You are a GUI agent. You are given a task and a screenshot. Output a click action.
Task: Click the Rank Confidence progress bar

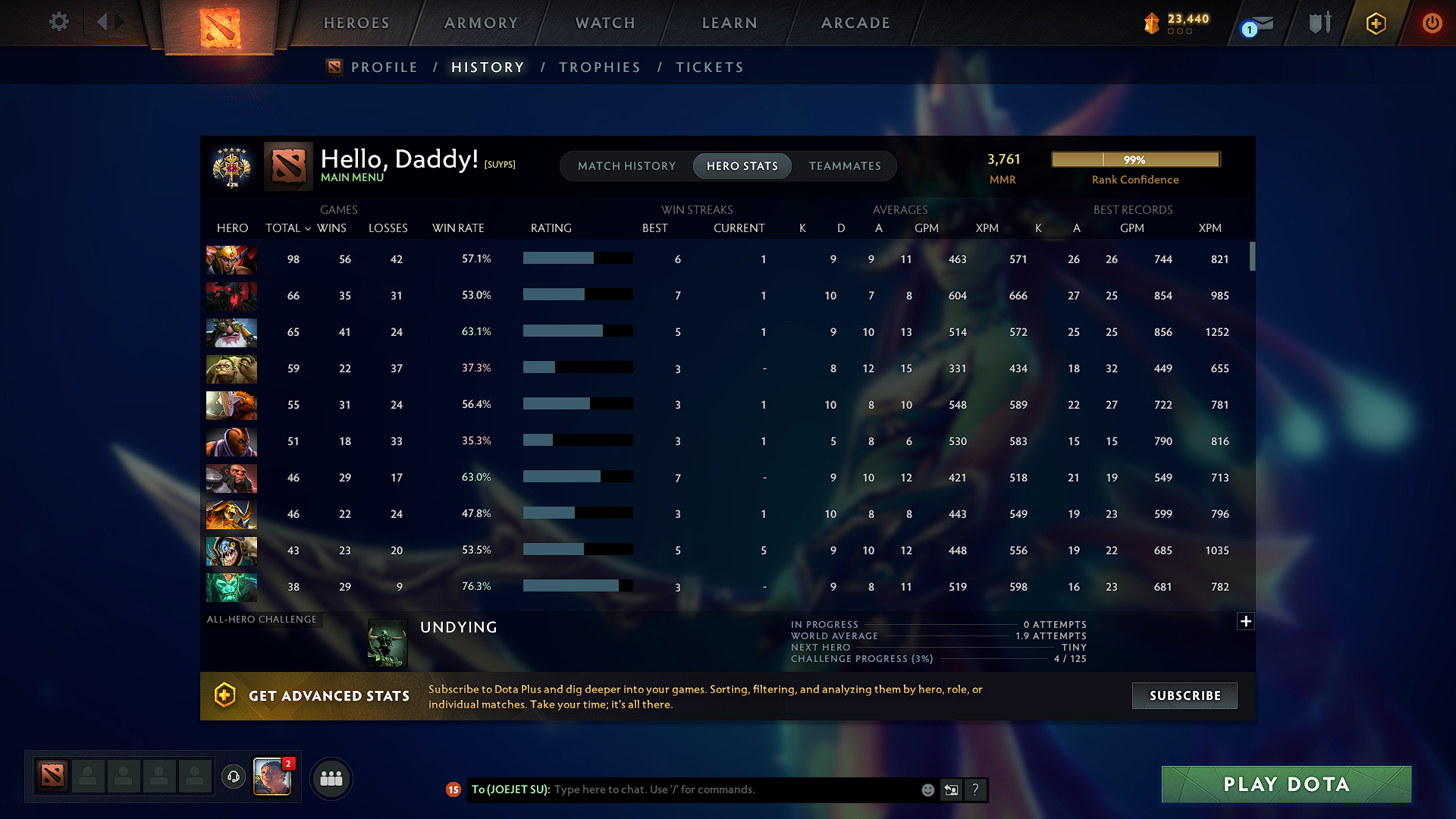tap(1134, 159)
